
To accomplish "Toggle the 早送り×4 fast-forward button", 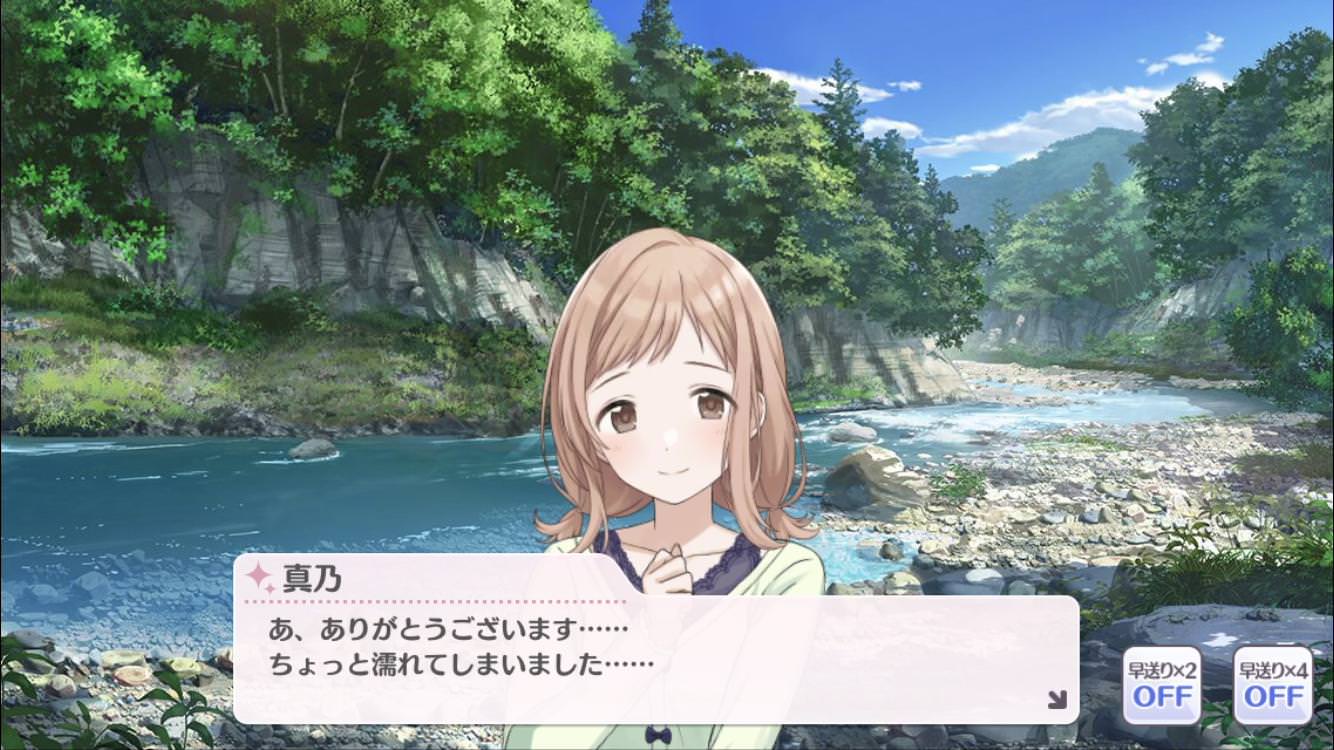I will click(x=1273, y=685).
